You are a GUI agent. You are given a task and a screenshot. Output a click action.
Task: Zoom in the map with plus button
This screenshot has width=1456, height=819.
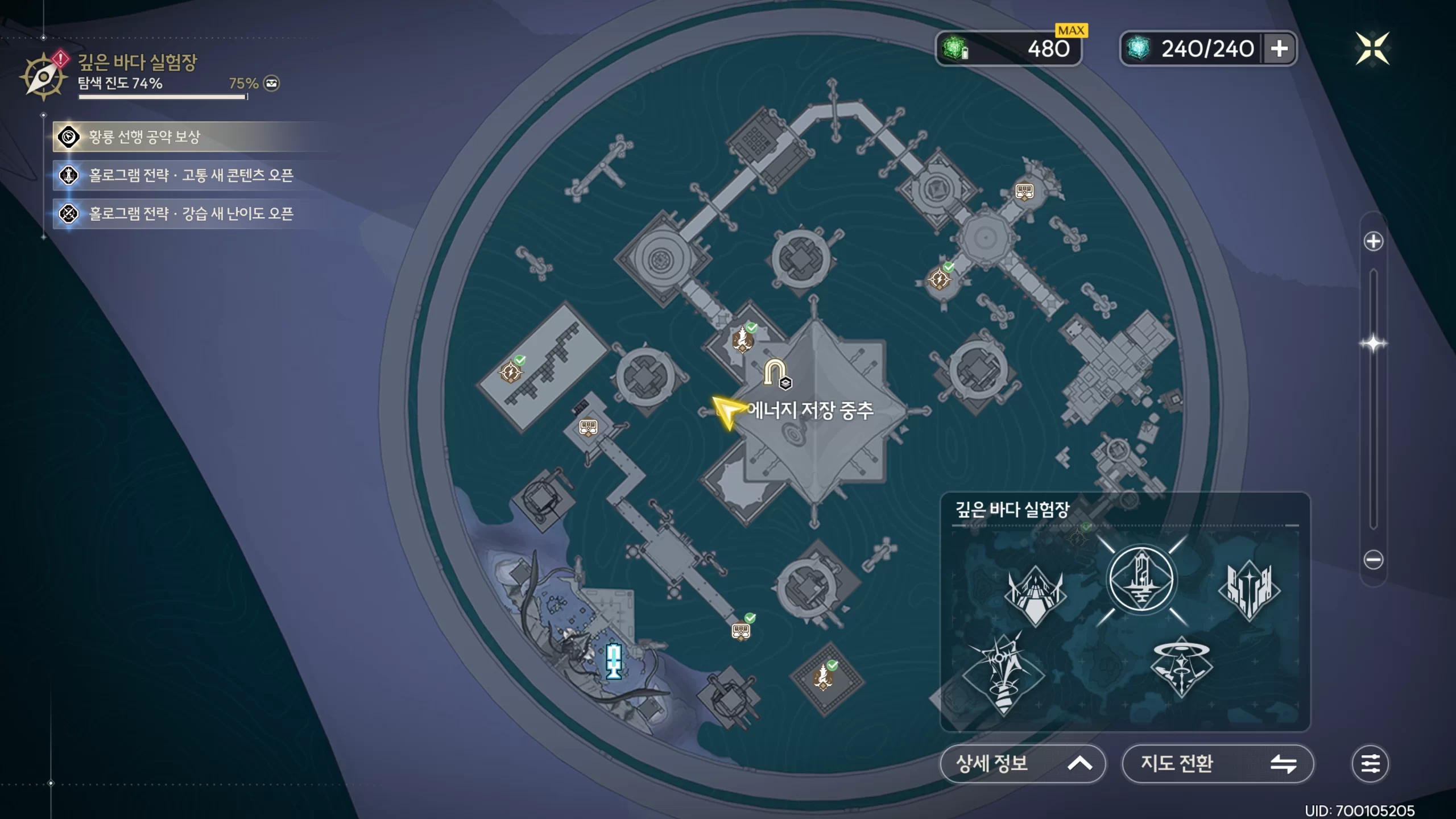click(x=1373, y=241)
